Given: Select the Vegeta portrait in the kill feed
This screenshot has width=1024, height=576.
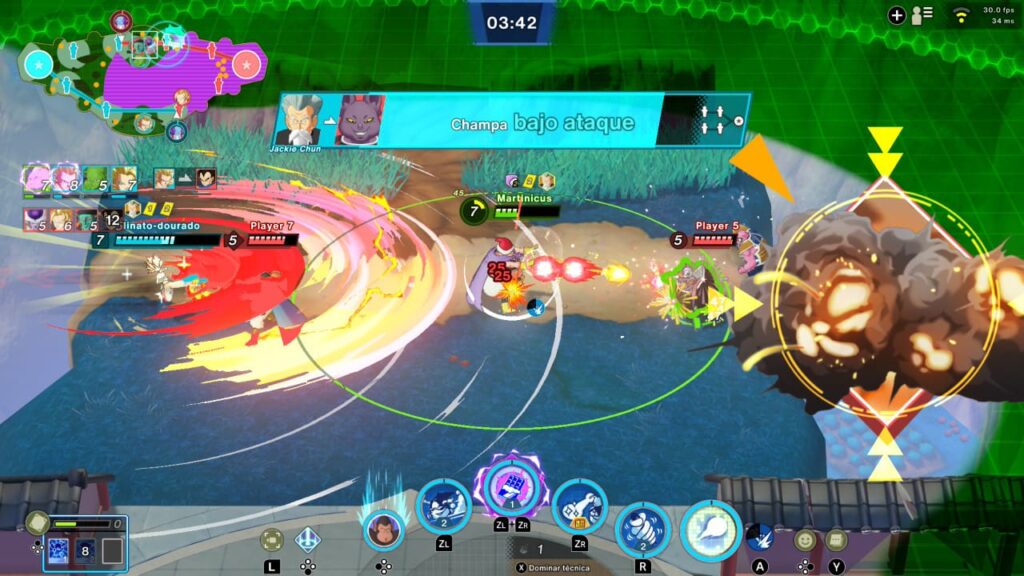Looking at the screenshot, I should coord(205,178).
